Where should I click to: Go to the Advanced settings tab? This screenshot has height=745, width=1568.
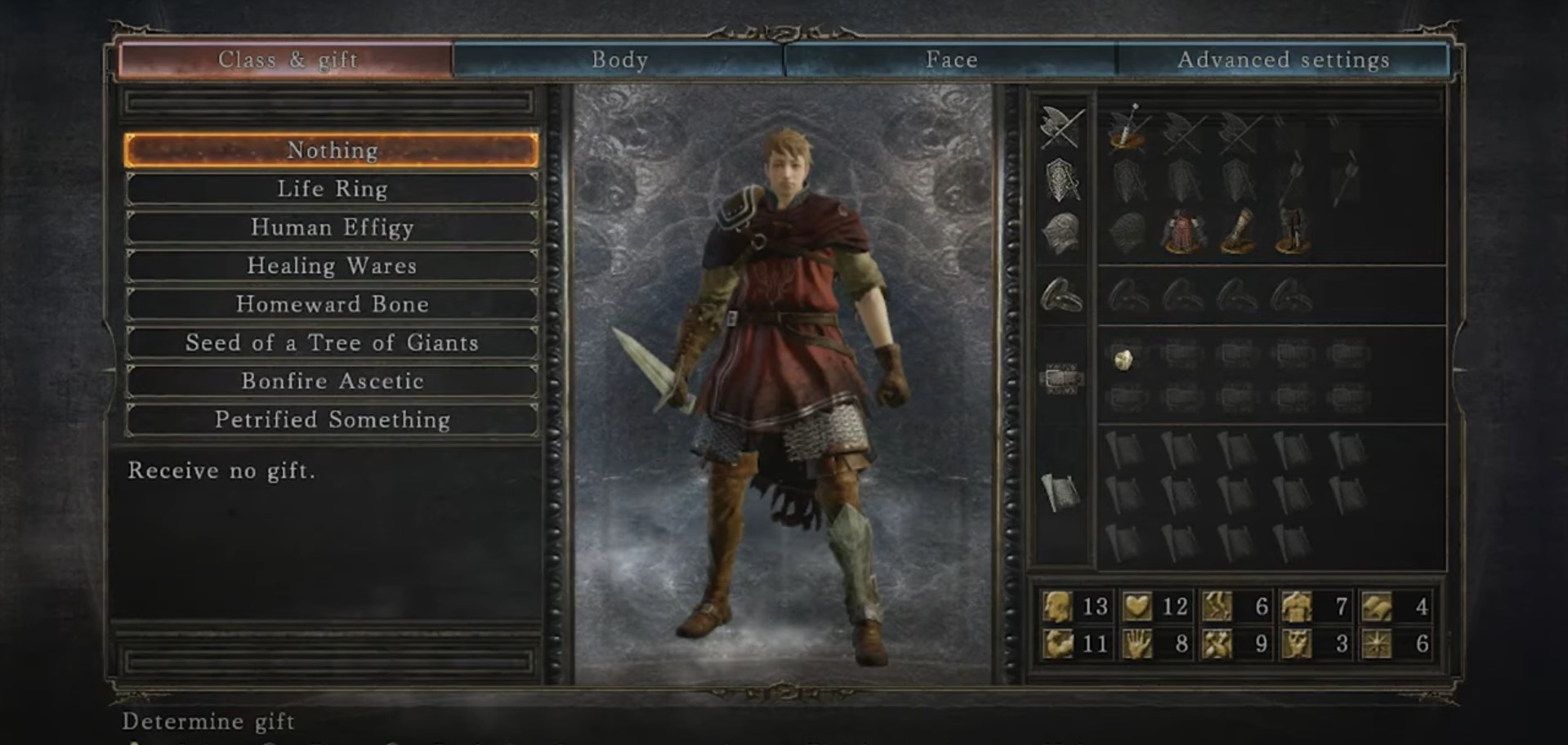click(1283, 60)
